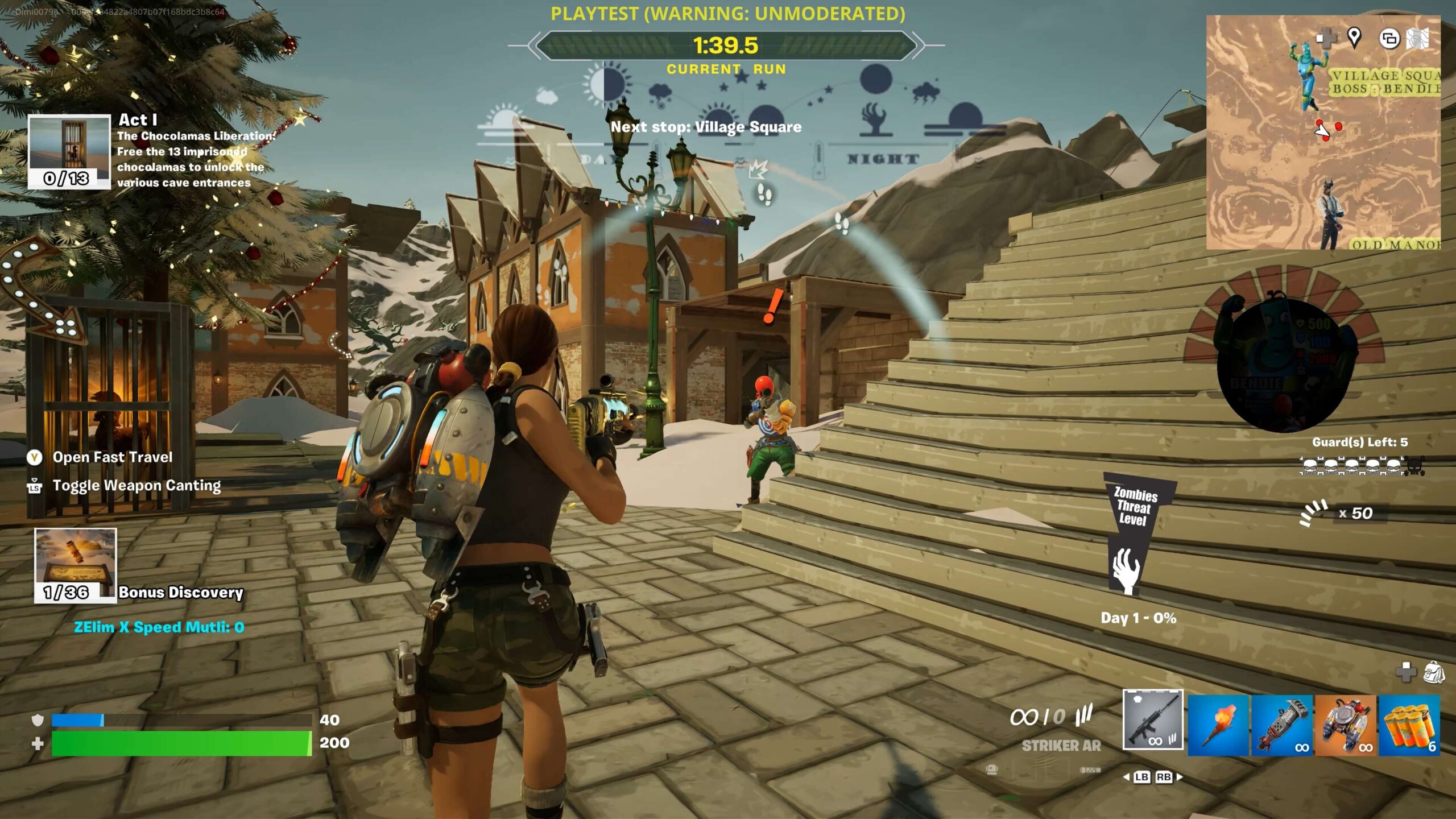Click the map pin marker icon

coord(1354,38)
